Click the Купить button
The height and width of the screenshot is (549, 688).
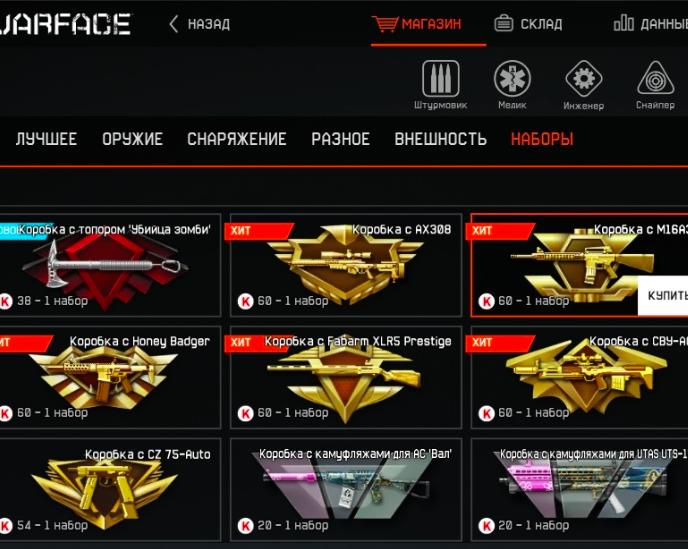coord(665,296)
